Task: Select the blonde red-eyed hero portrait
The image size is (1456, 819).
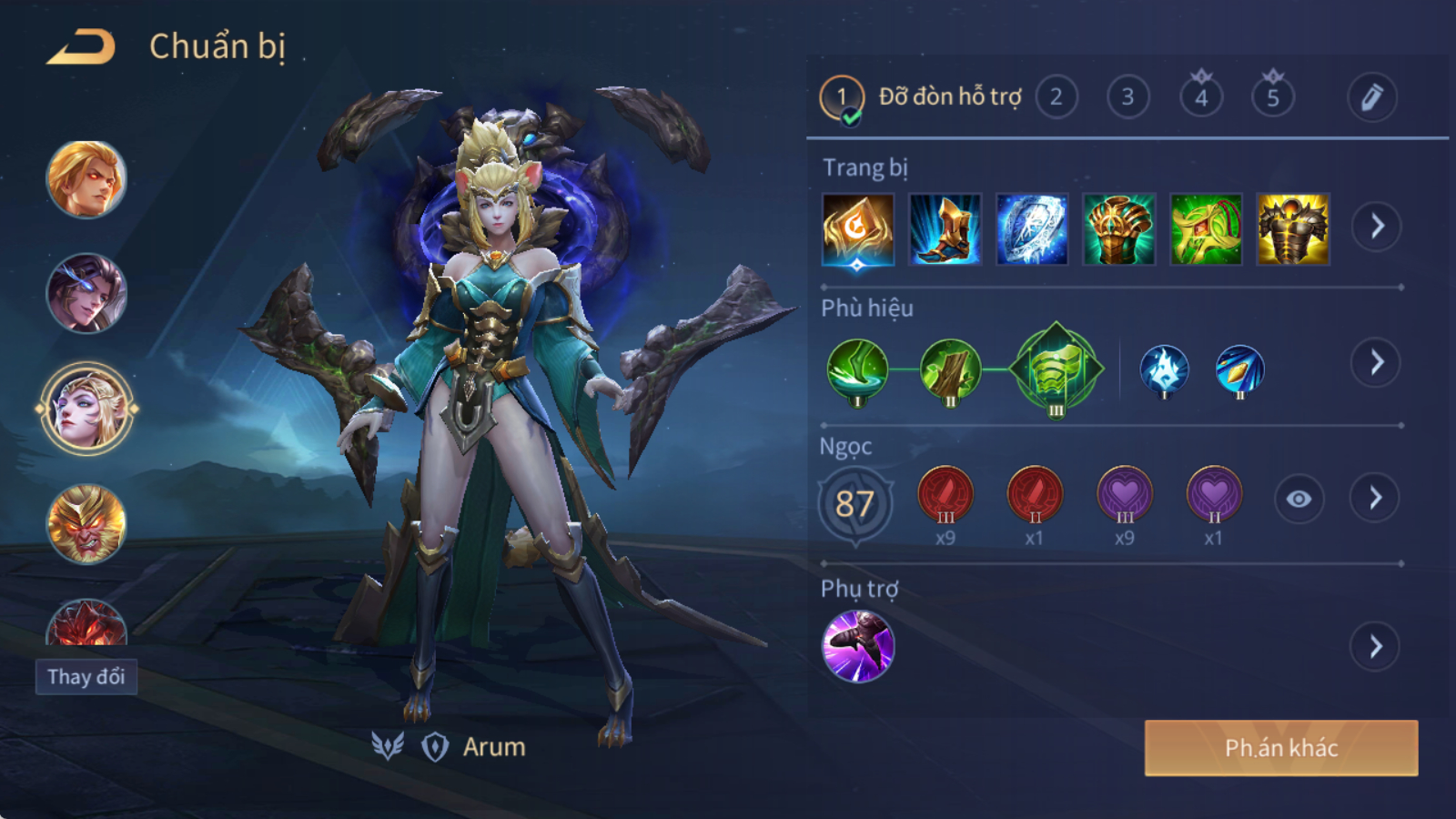Action: coord(86,179)
